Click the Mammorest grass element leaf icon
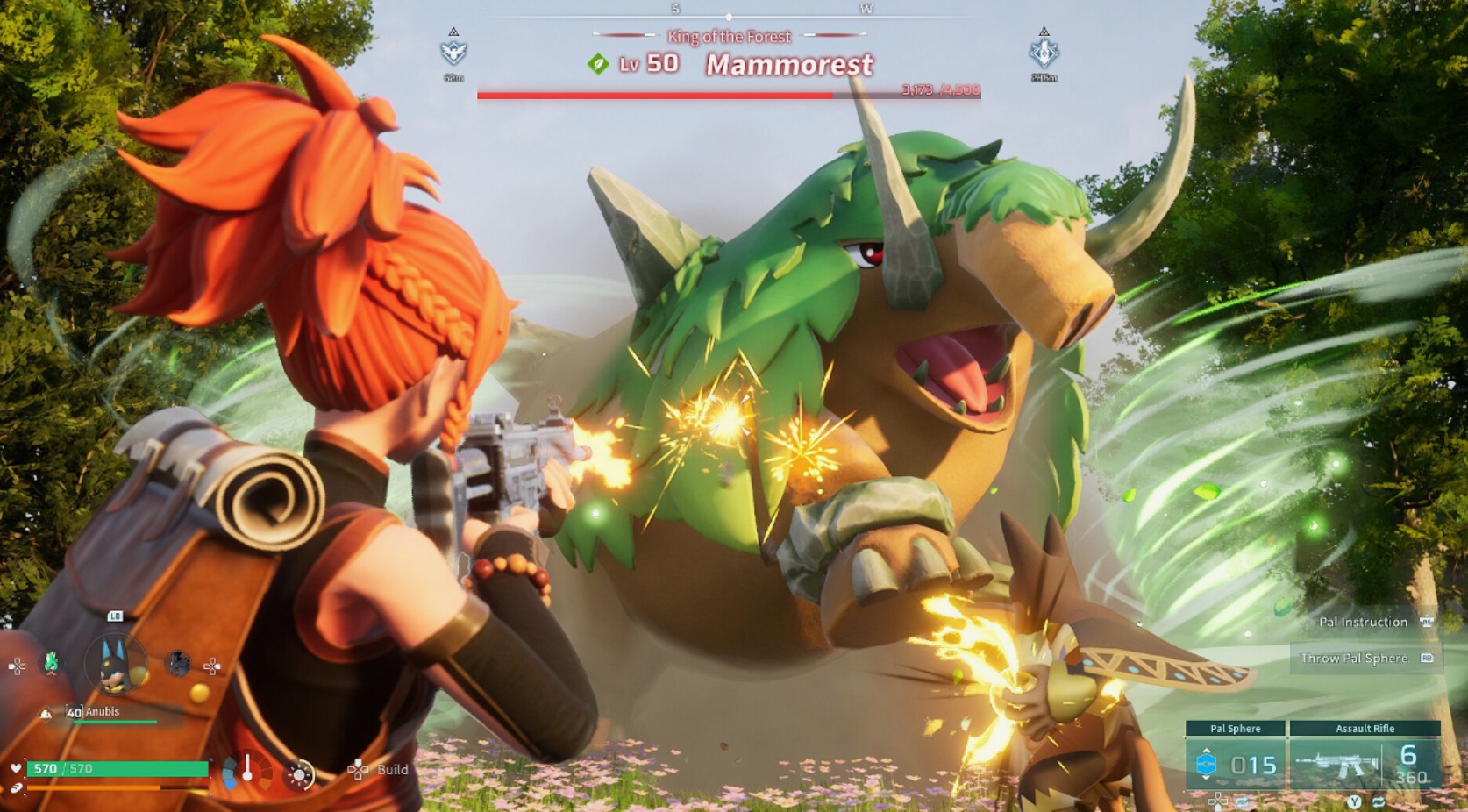This screenshot has width=1468, height=812. 598,64
